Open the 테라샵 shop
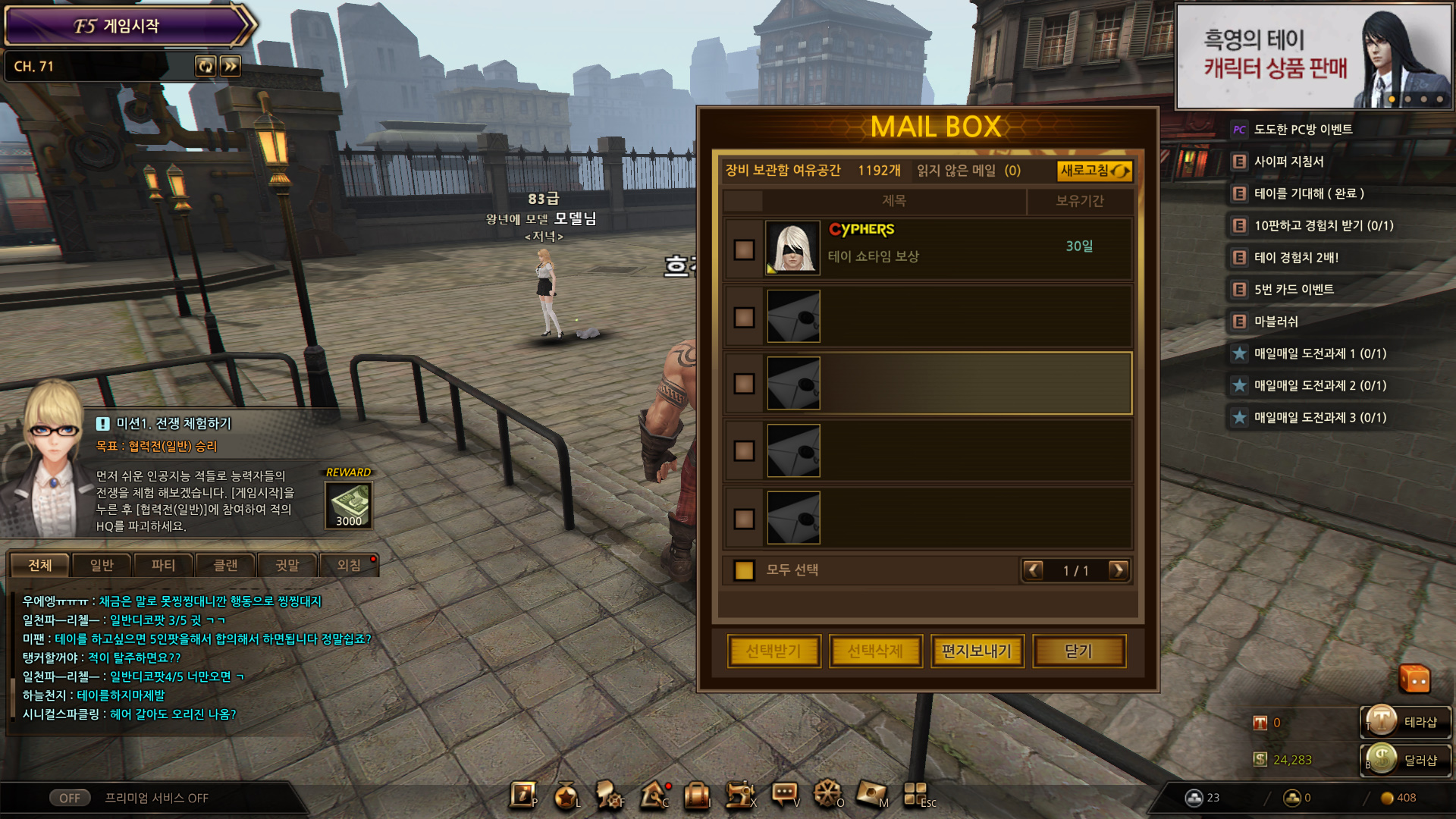 pyautogui.click(x=1407, y=722)
